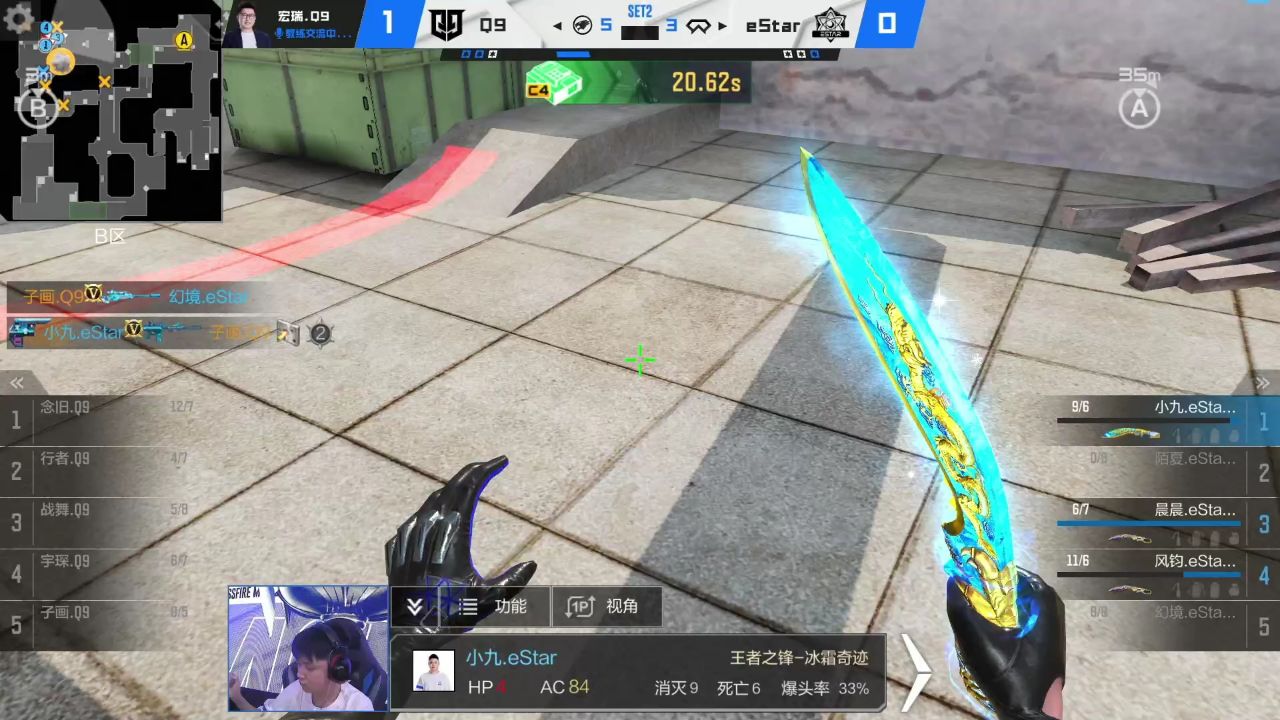The image size is (1280, 720).
Task: Open the settings gear icon
Action: tap(18, 18)
